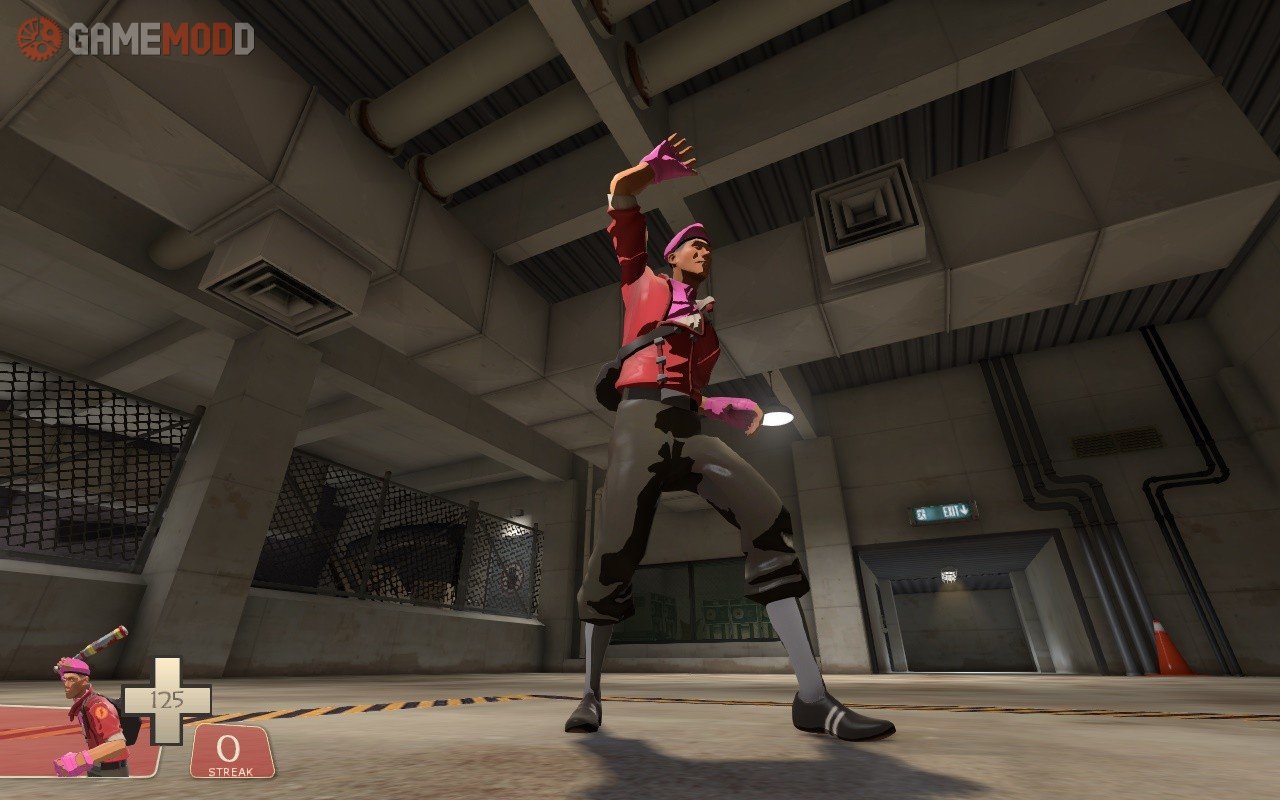Open the GameModd logo watermark

click(135, 38)
